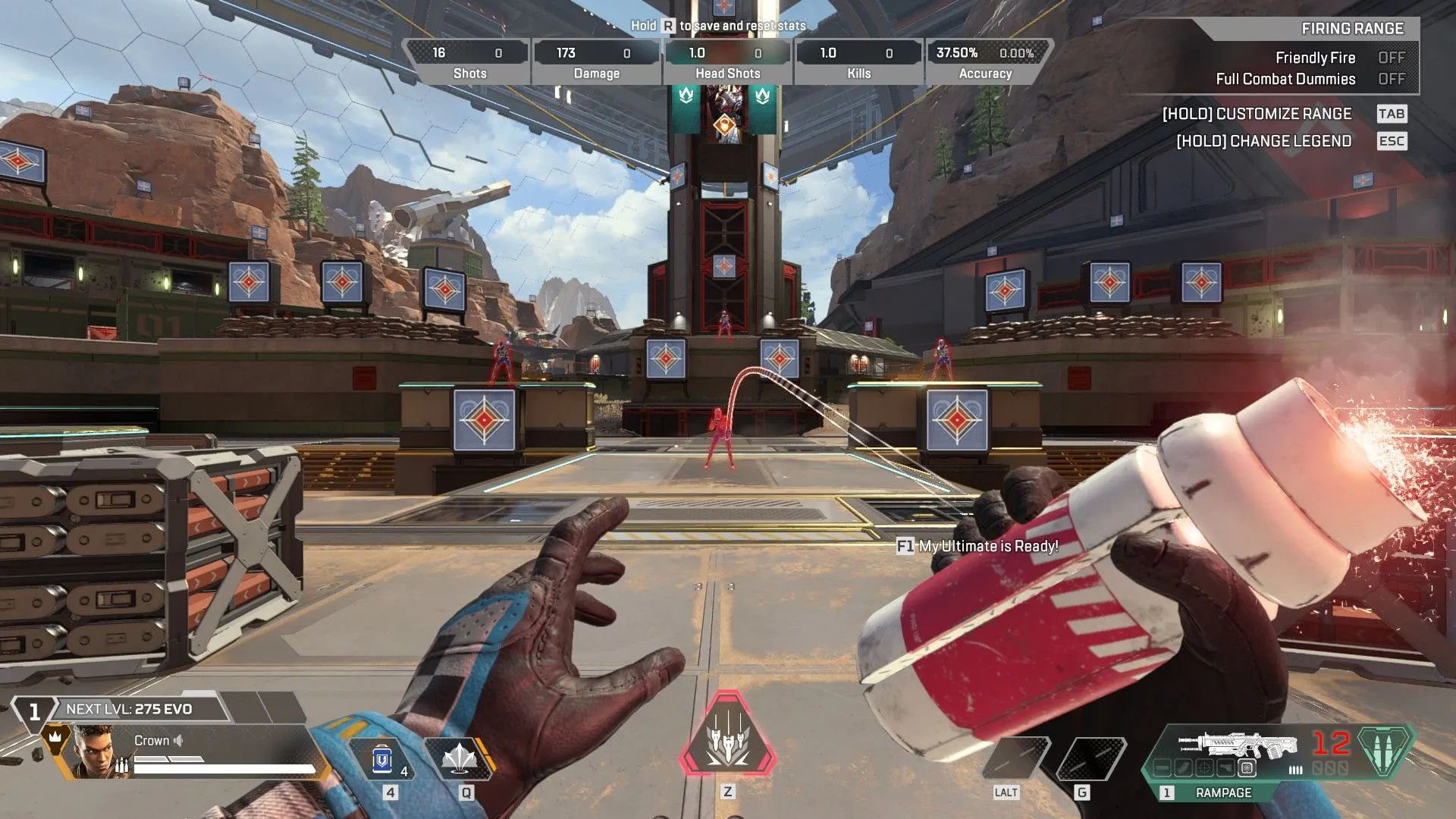The image size is (1456, 819).
Task: Turn on Full Combat Dummies
Action: 1392,79
